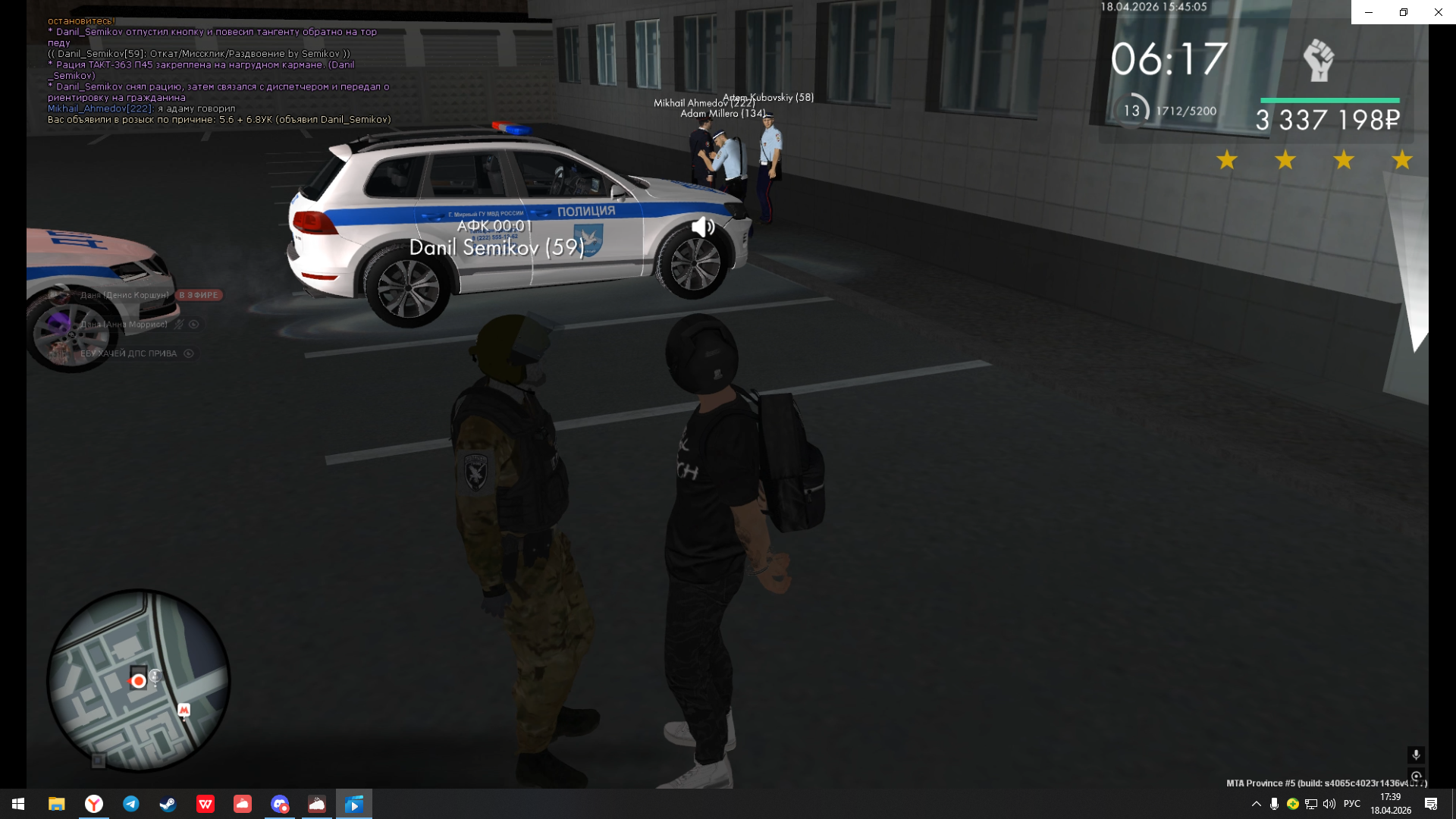The width and height of the screenshot is (1456, 819).
Task: Select the fist weapon icon
Action: click(x=1319, y=61)
